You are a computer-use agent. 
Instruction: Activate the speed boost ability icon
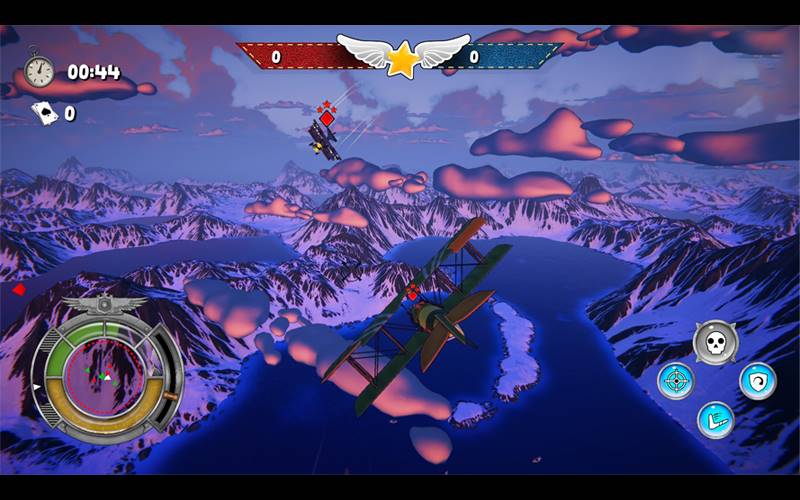pyautogui.click(x=715, y=419)
